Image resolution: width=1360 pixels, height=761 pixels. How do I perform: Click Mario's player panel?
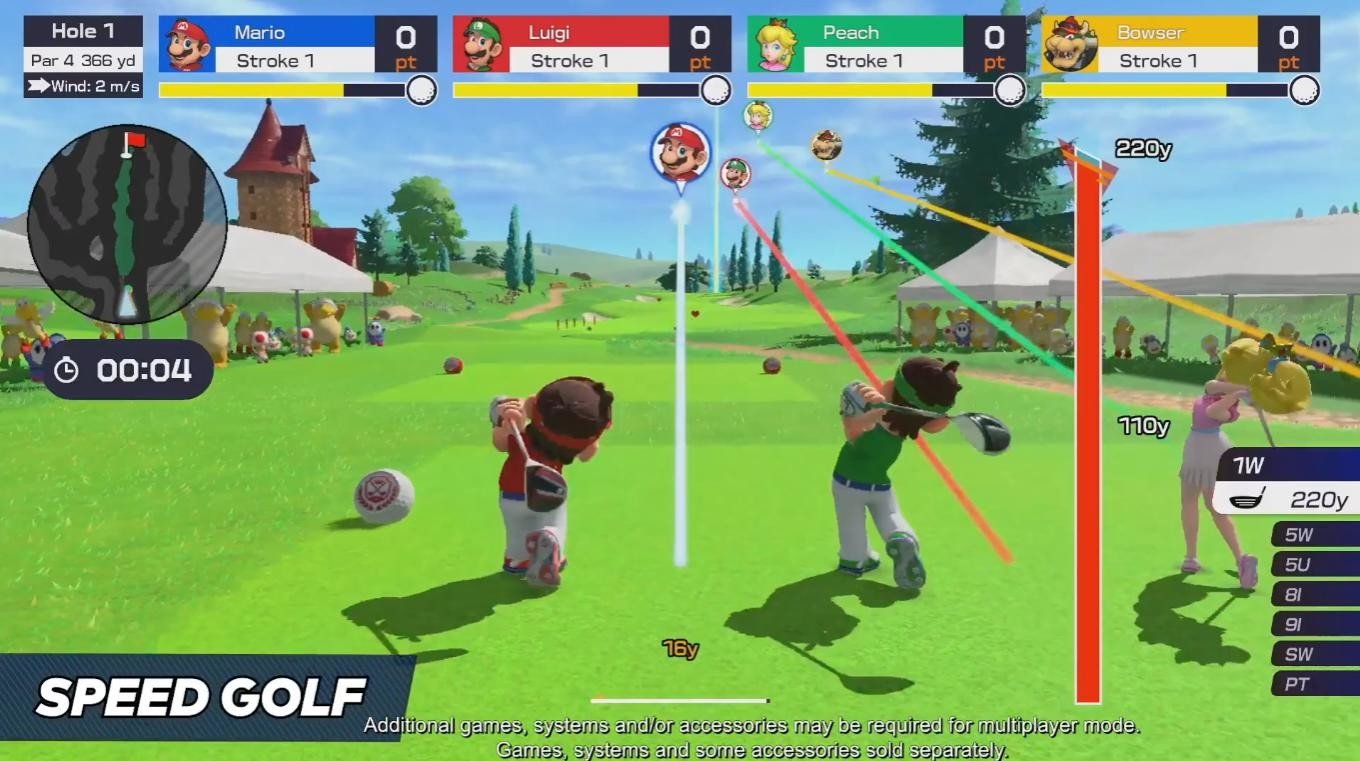pyautogui.click(x=297, y=45)
